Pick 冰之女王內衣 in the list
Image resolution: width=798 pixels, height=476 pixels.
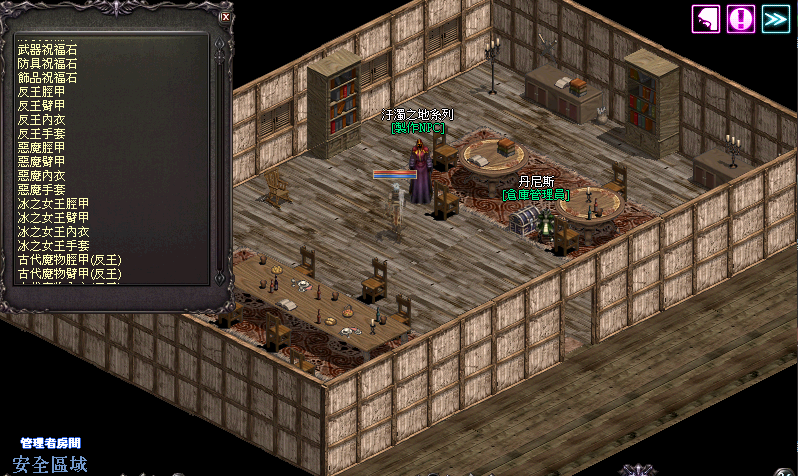53,231
